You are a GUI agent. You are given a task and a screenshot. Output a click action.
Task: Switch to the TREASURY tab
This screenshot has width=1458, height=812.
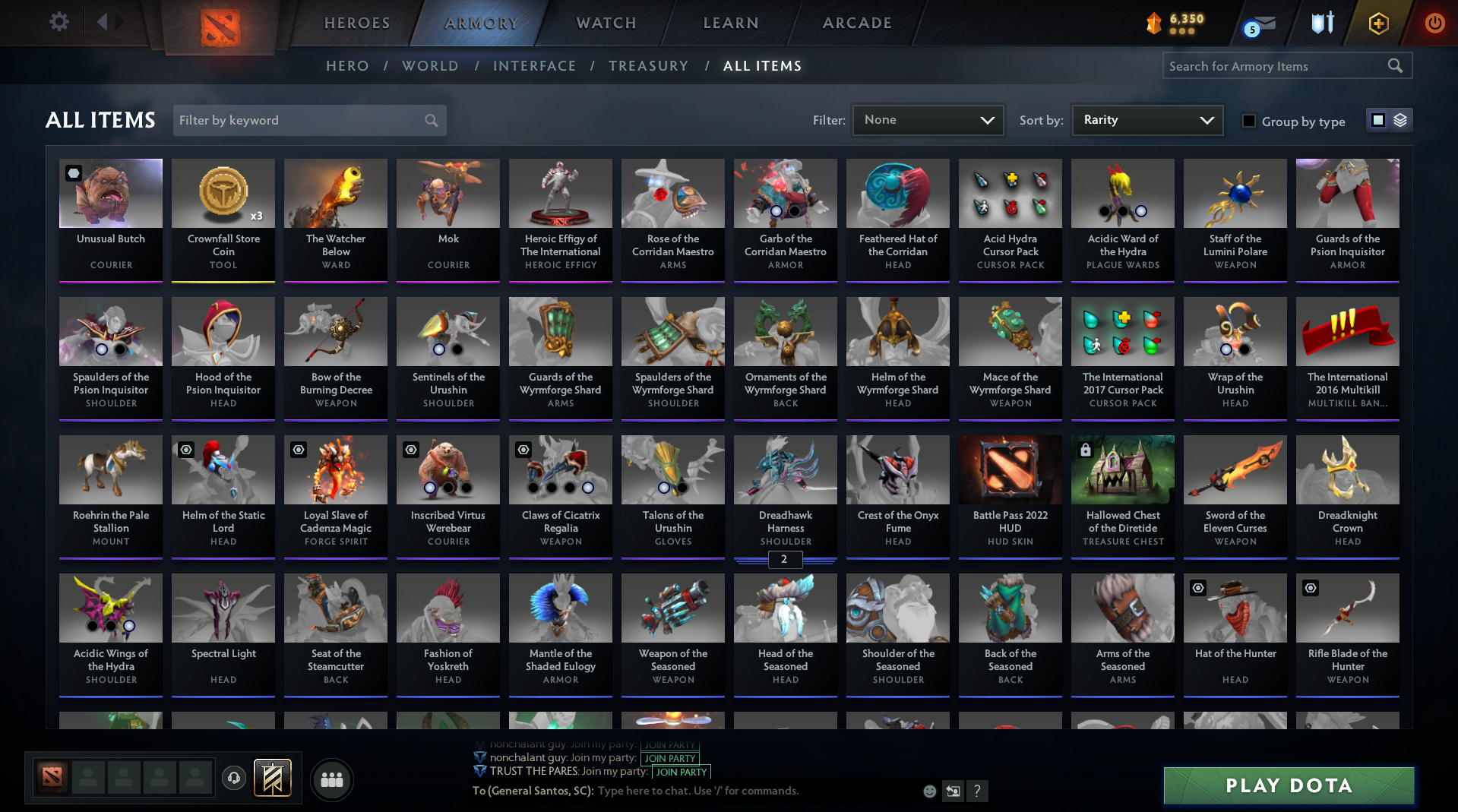pyautogui.click(x=648, y=66)
